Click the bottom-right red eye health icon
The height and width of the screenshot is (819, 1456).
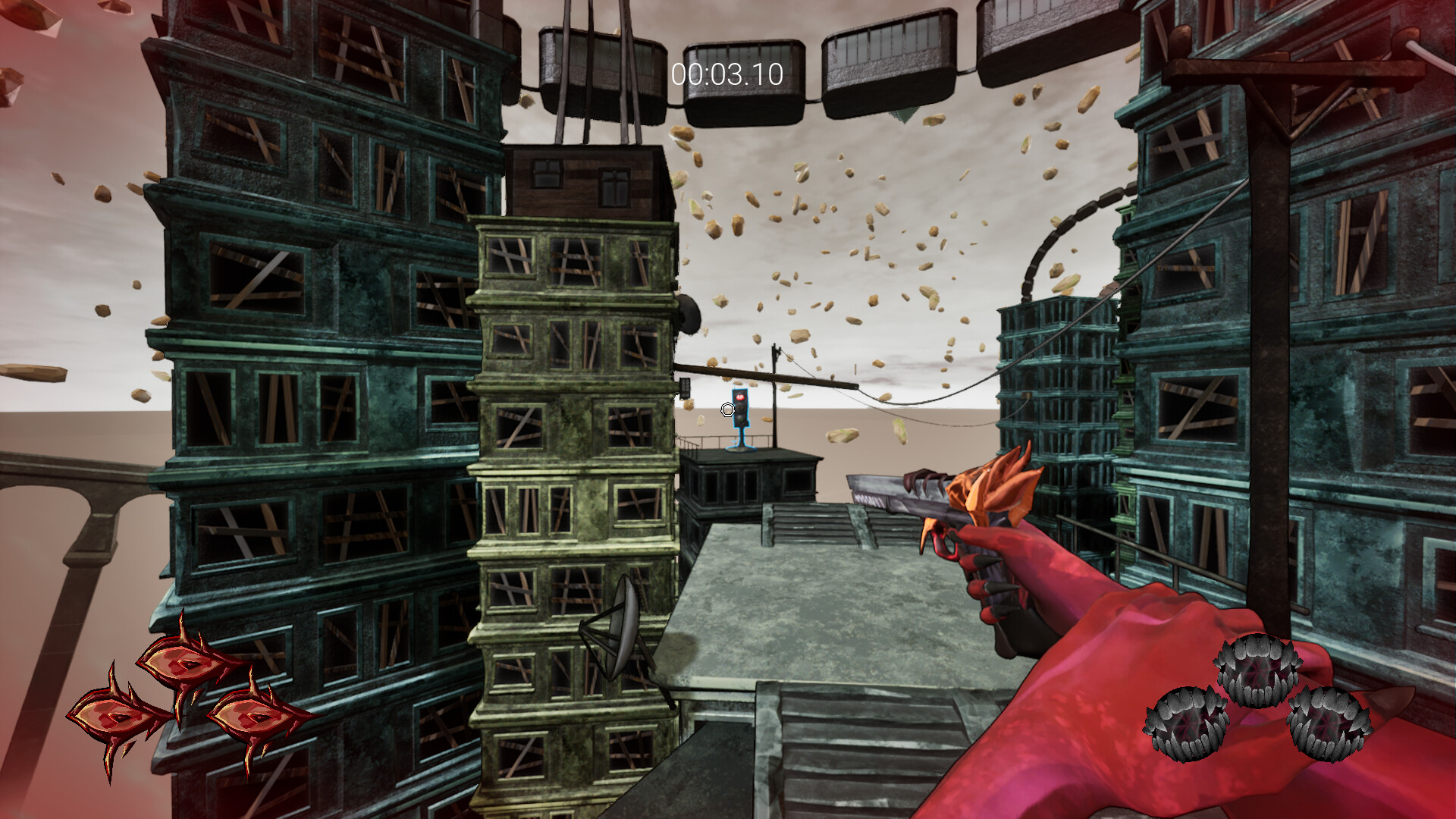249,717
